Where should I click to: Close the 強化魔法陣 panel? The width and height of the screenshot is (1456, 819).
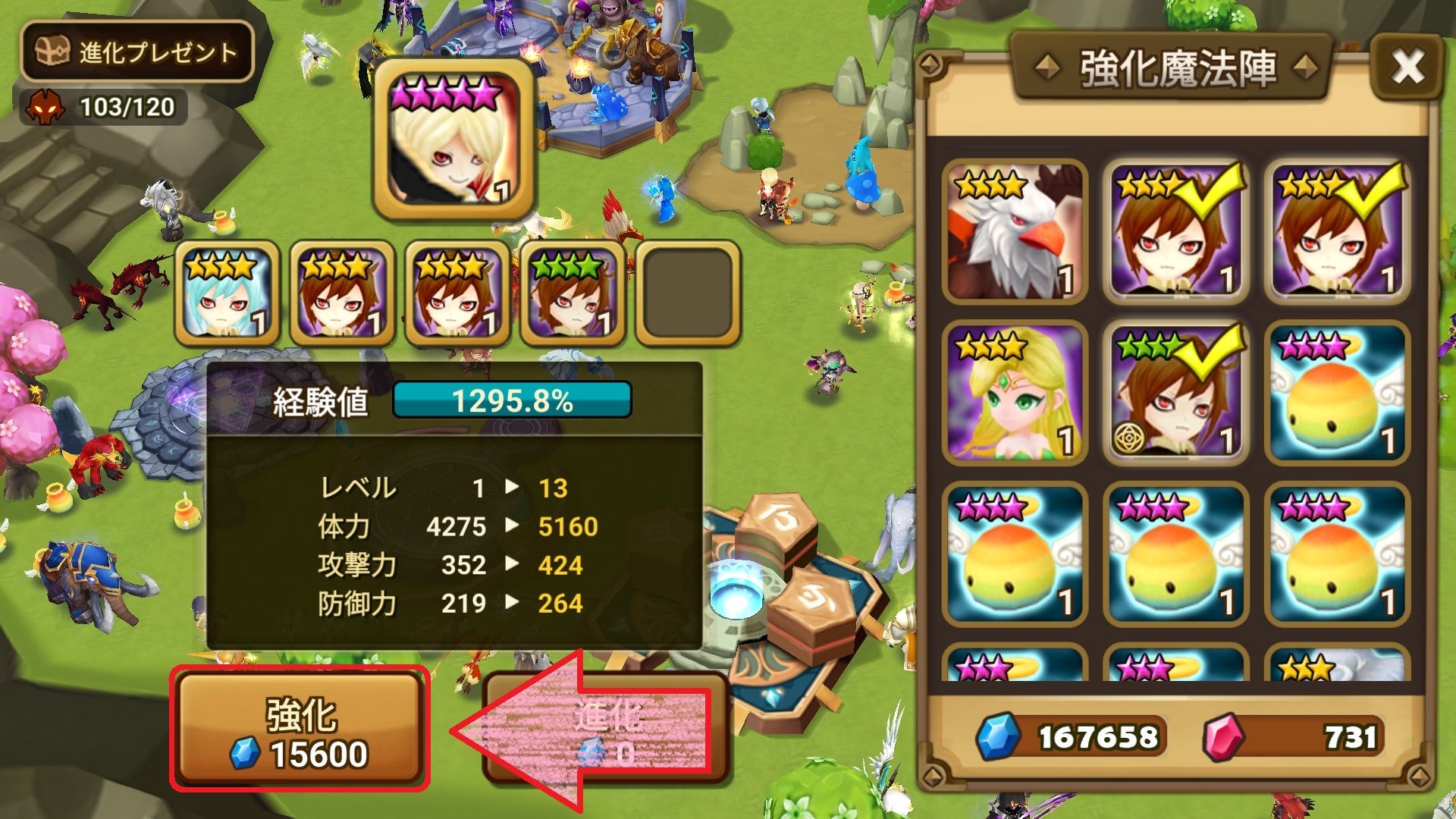tap(1407, 67)
